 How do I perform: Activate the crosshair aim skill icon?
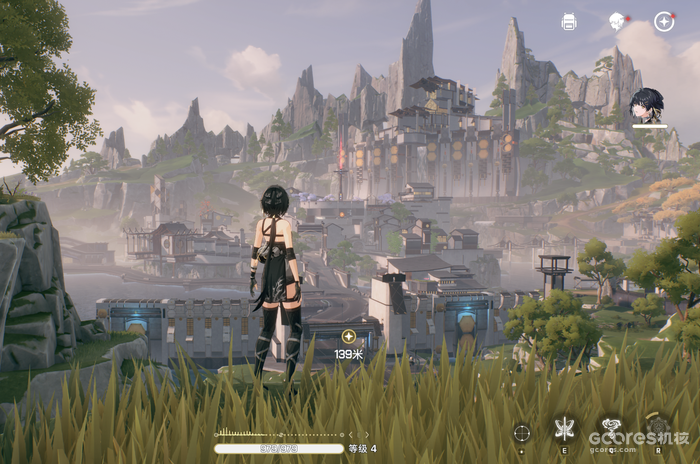click(x=522, y=432)
